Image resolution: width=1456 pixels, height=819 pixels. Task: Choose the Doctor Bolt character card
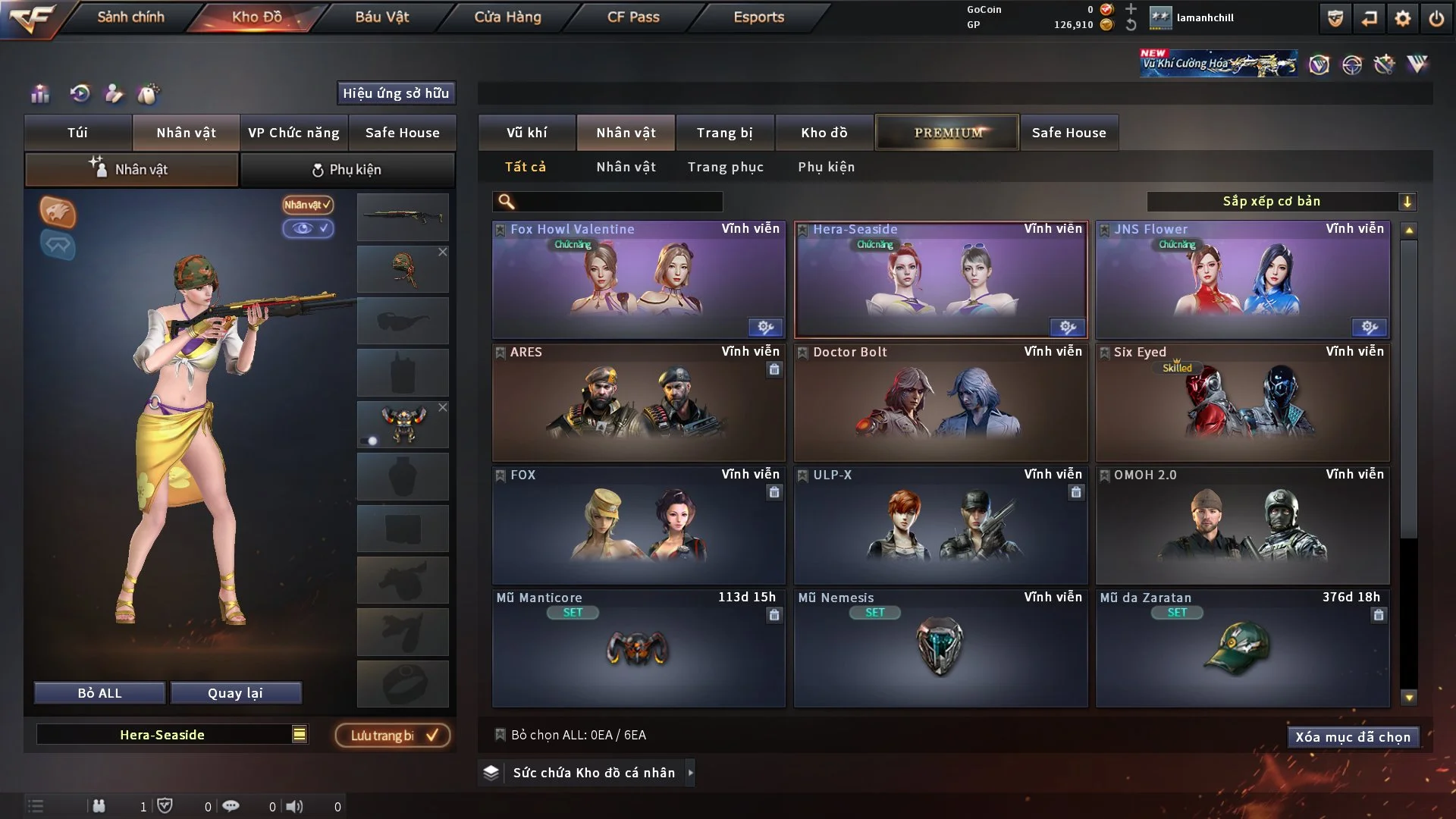(940, 403)
